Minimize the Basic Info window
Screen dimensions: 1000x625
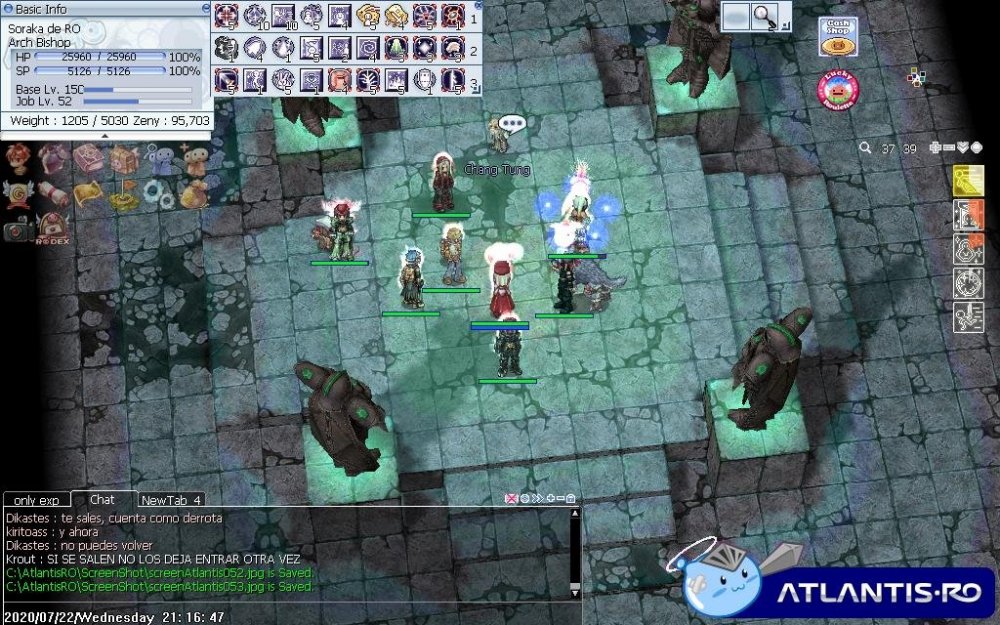click(206, 8)
